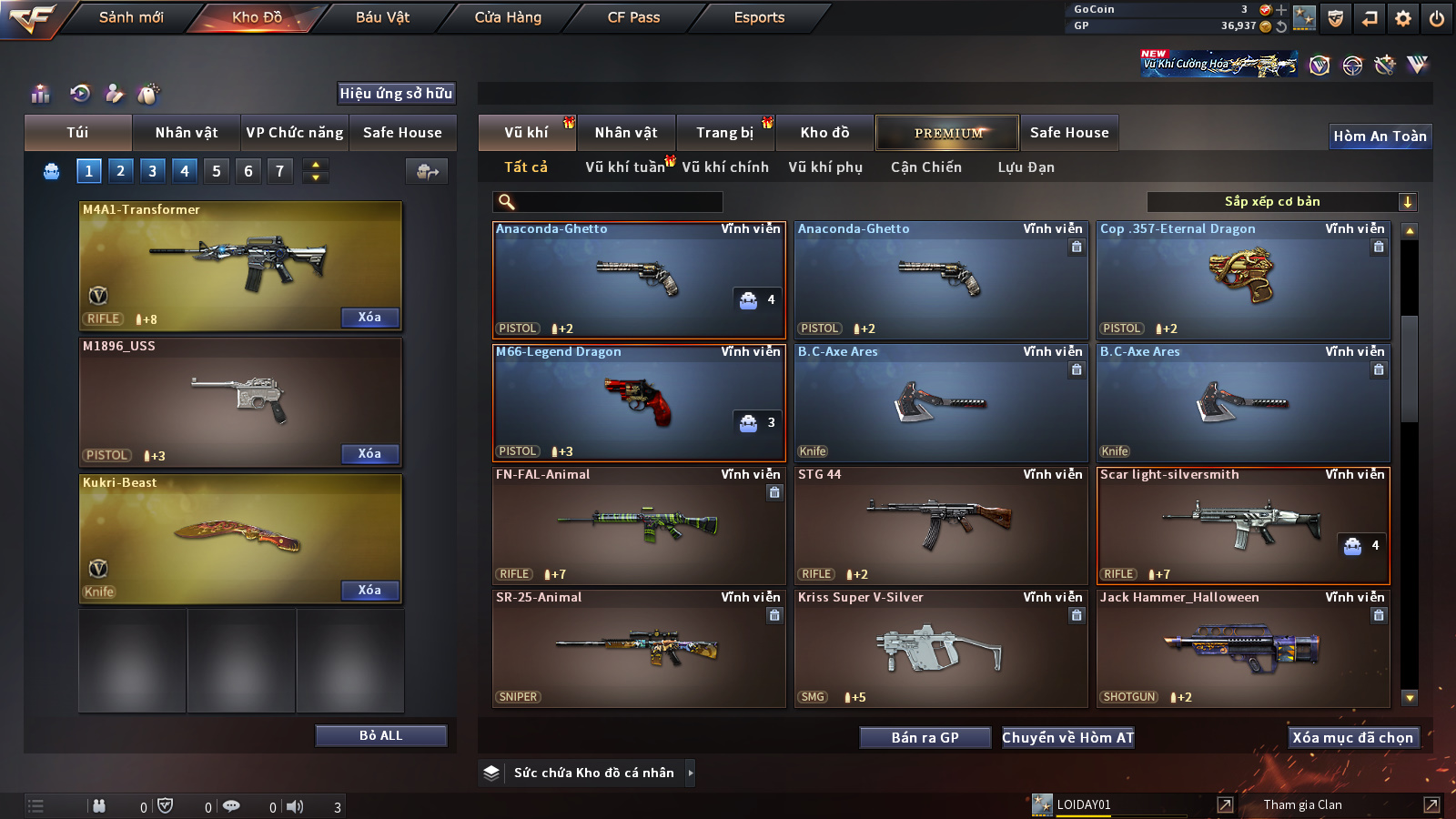
Task: Click Xóa mục đã chọn
Action: [1352, 737]
